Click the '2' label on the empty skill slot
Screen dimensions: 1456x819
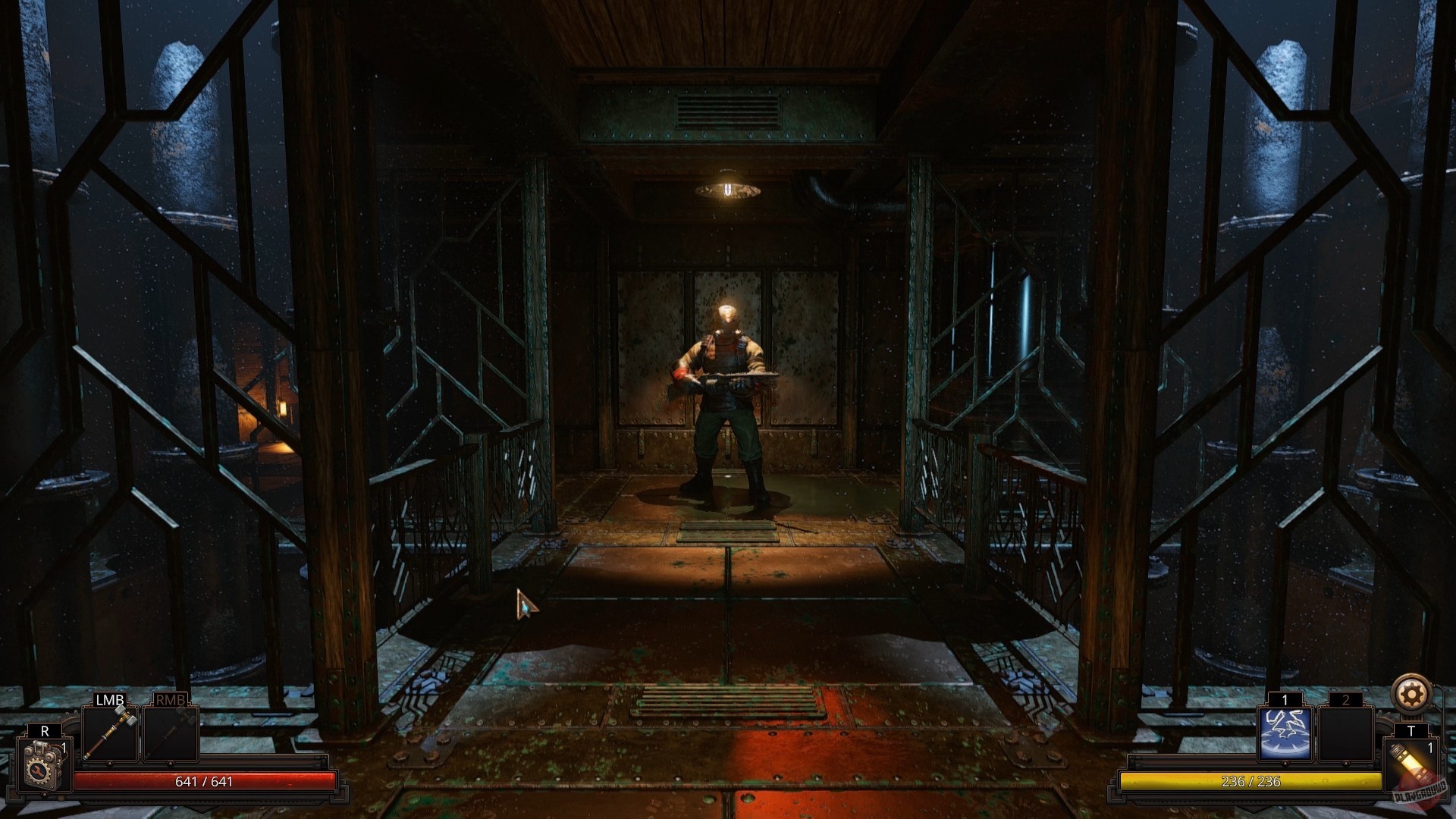click(1347, 699)
